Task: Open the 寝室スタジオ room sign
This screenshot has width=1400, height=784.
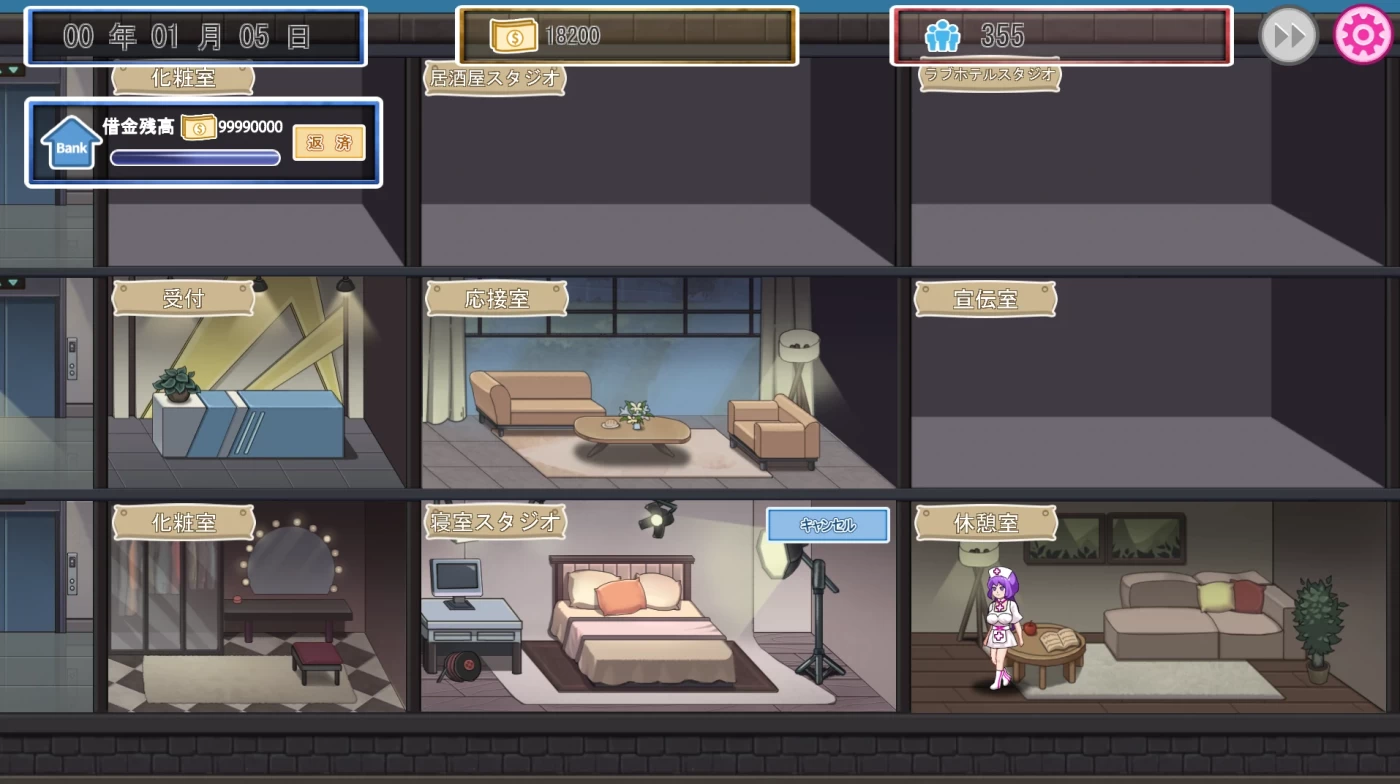Action: tap(495, 521)
